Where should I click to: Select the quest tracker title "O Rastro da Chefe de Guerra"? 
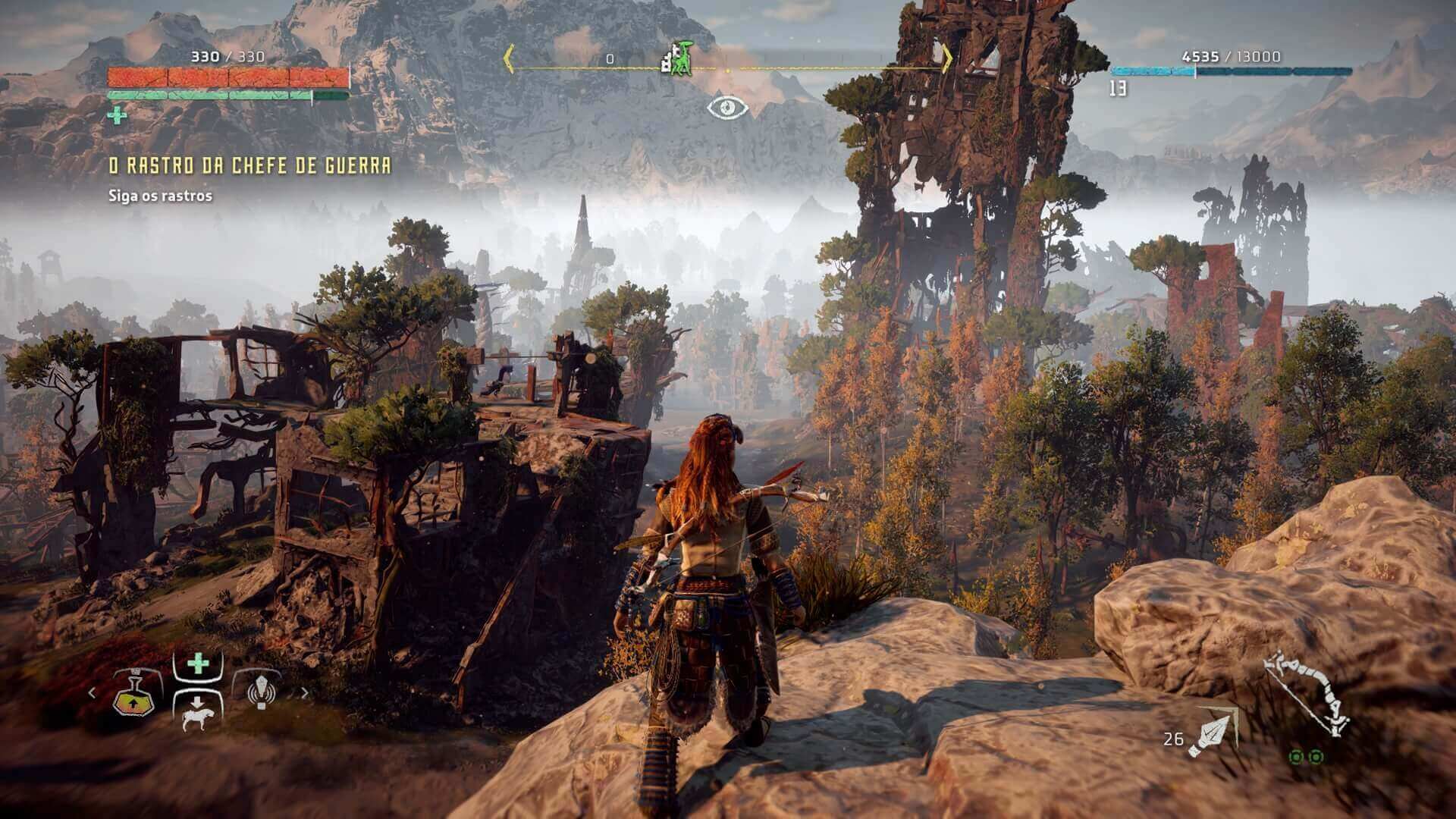(x=249, y=166)
